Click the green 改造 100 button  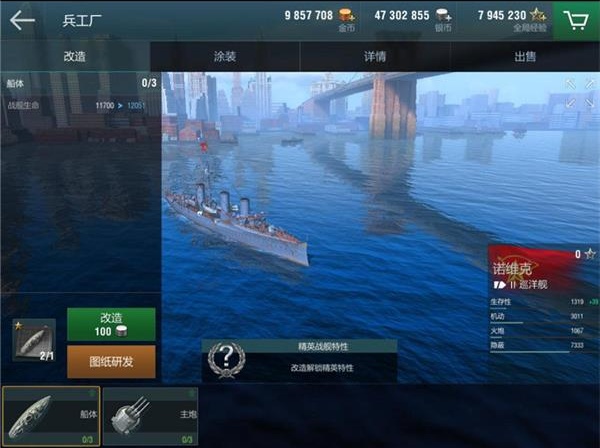click(x=111, y=324)
